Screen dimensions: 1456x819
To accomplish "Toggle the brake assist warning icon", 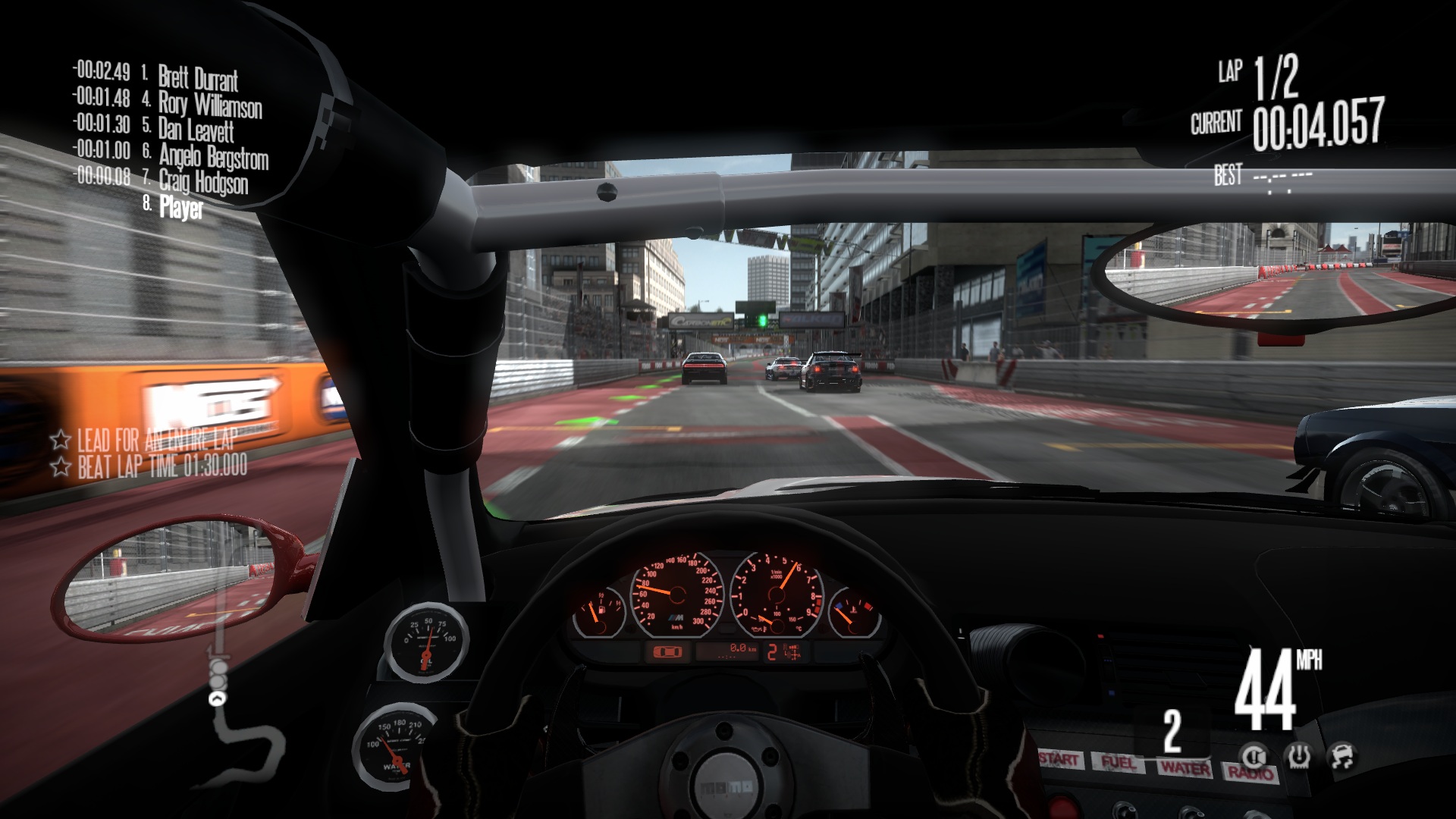I will tap(1253, 755).
